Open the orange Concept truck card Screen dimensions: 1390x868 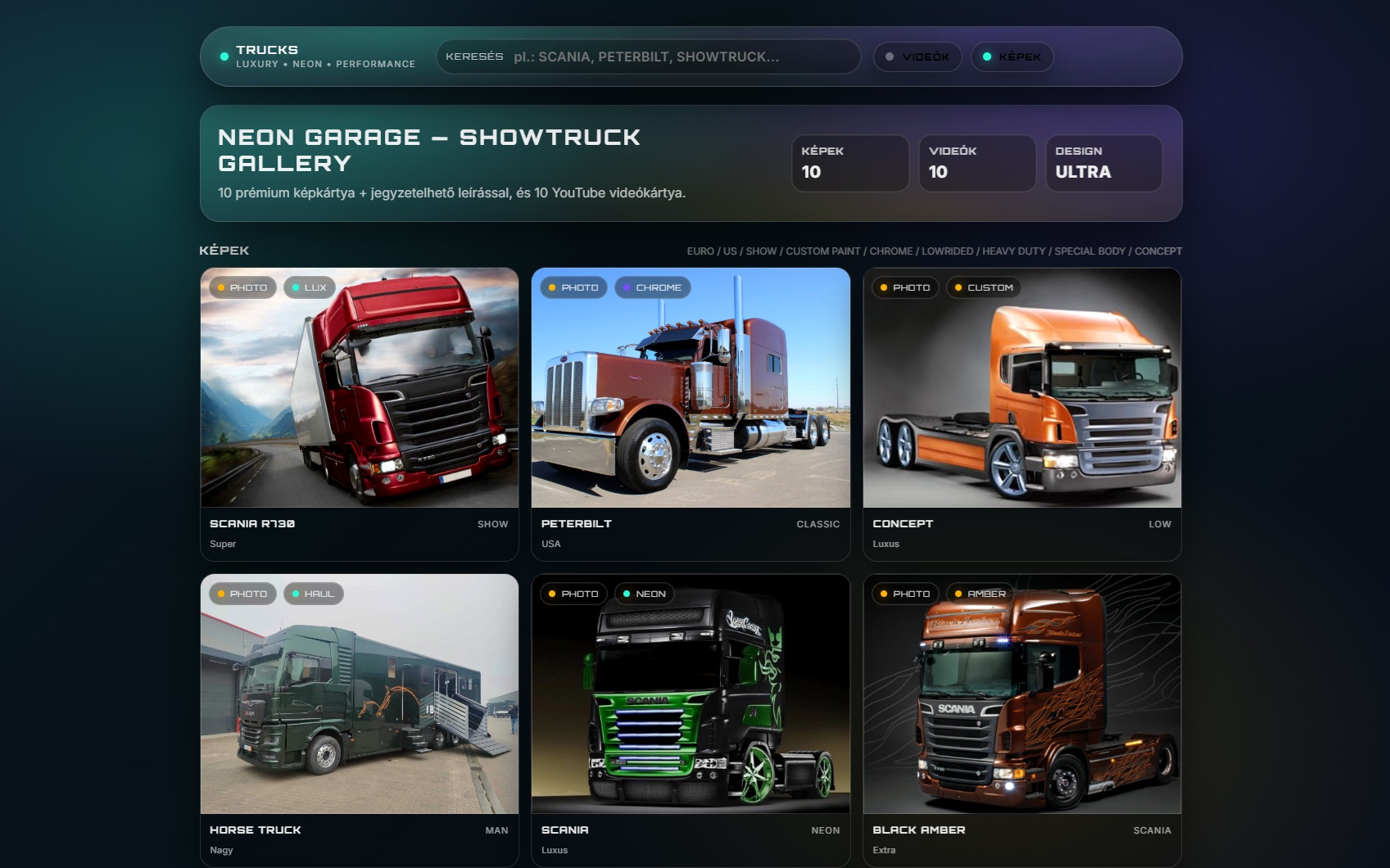1021,388
